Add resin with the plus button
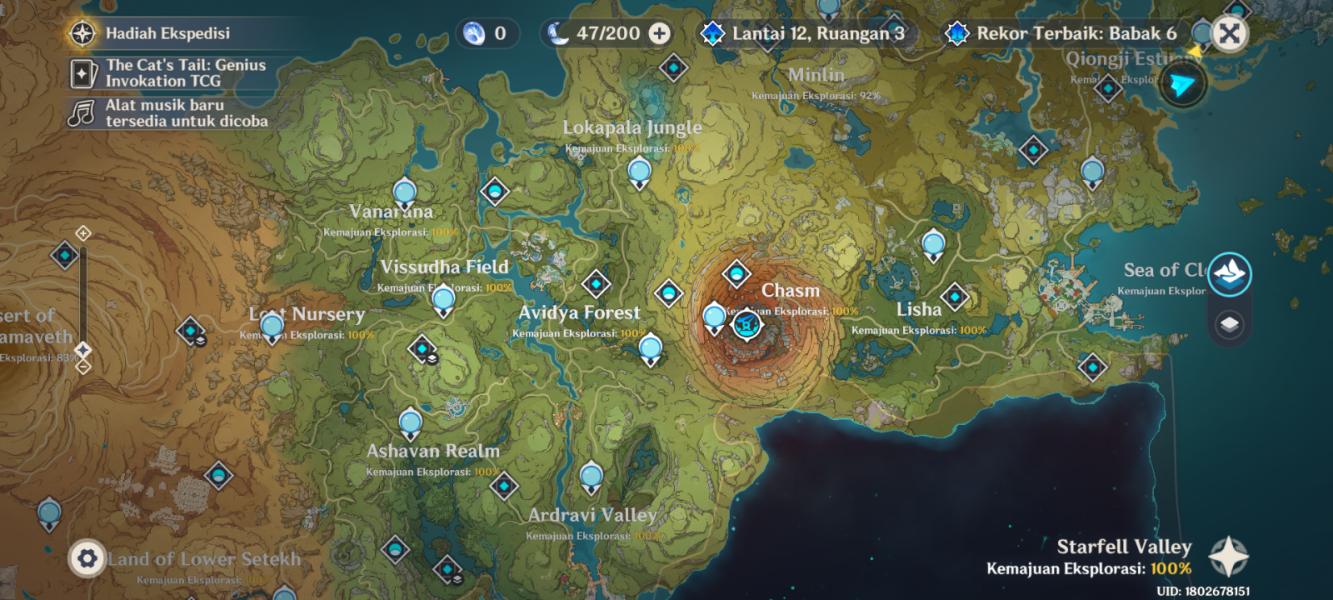1333x600 pixels. click(x=659, y=33)
